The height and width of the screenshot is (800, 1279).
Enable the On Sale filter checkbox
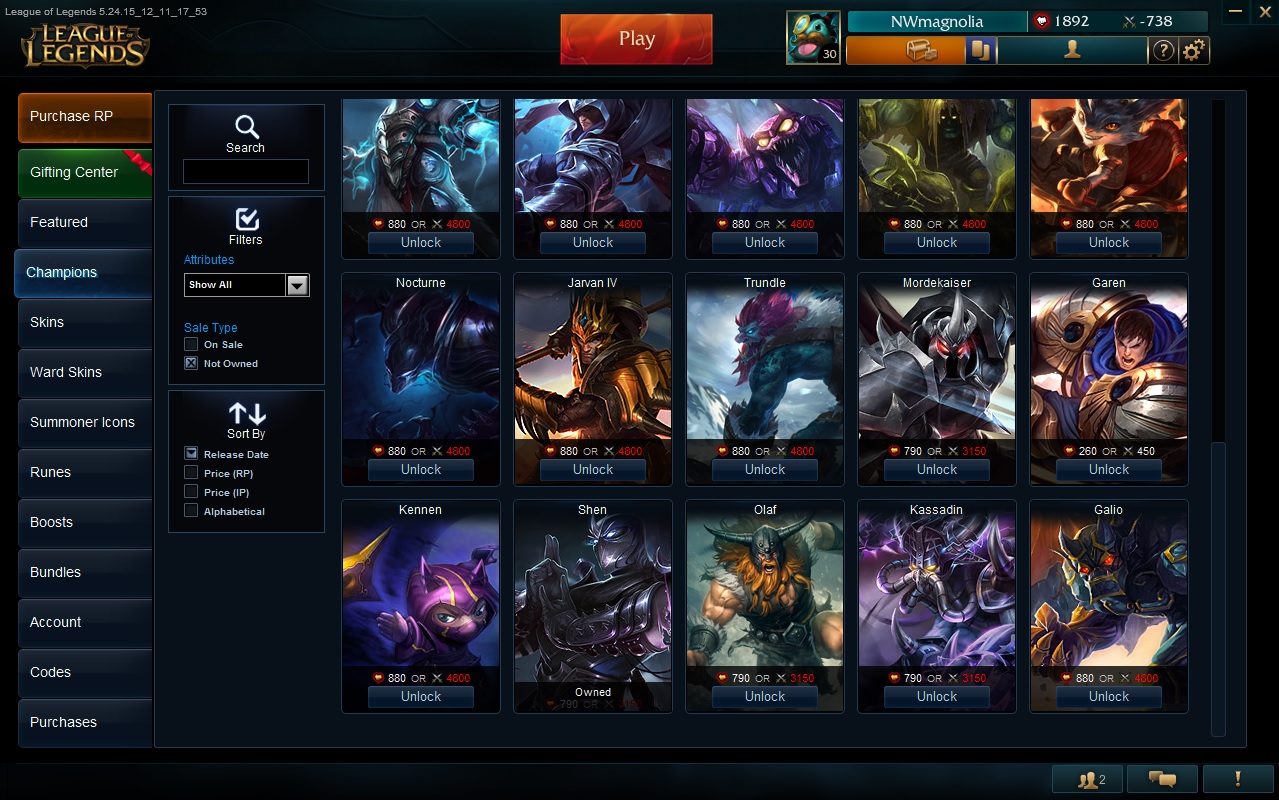(x=191, y=344)
